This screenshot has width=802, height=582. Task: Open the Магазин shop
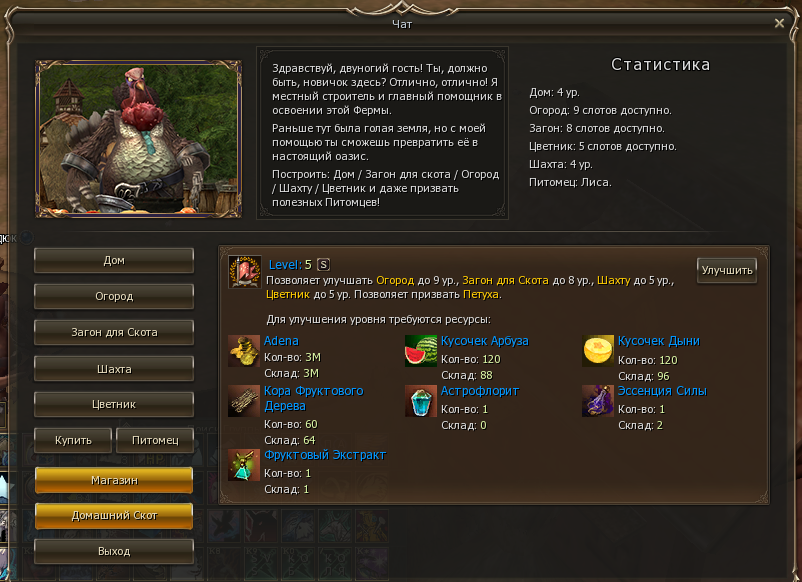coord(114,480)
